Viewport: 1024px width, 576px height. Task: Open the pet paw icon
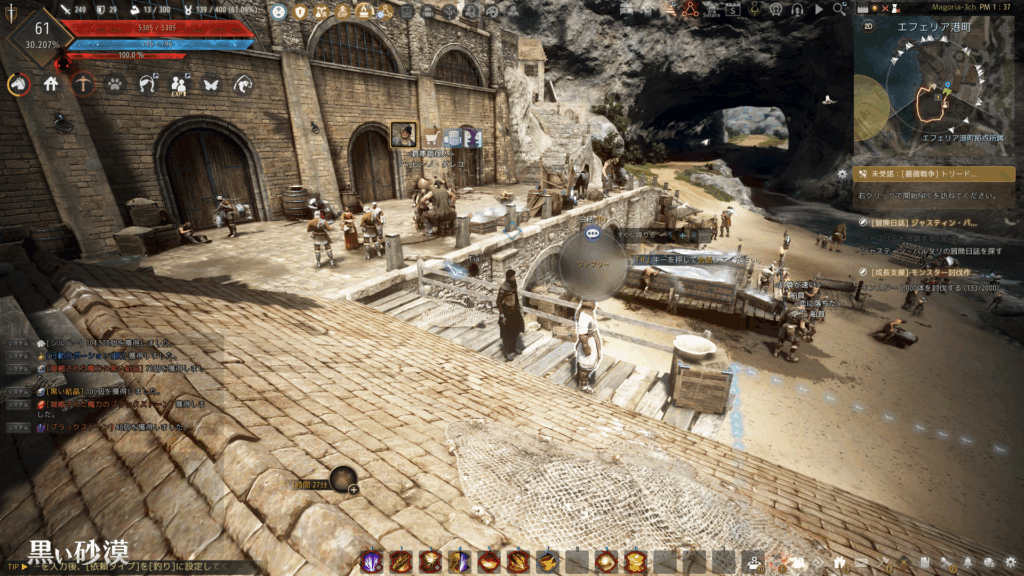115,85
